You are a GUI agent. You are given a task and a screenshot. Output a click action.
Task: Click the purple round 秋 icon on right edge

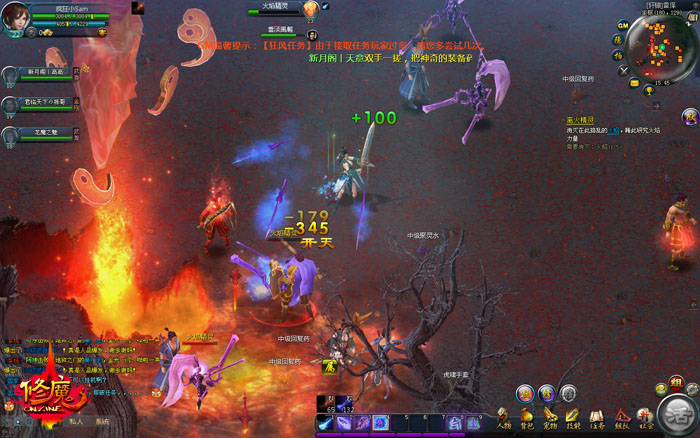click(689, 118)
